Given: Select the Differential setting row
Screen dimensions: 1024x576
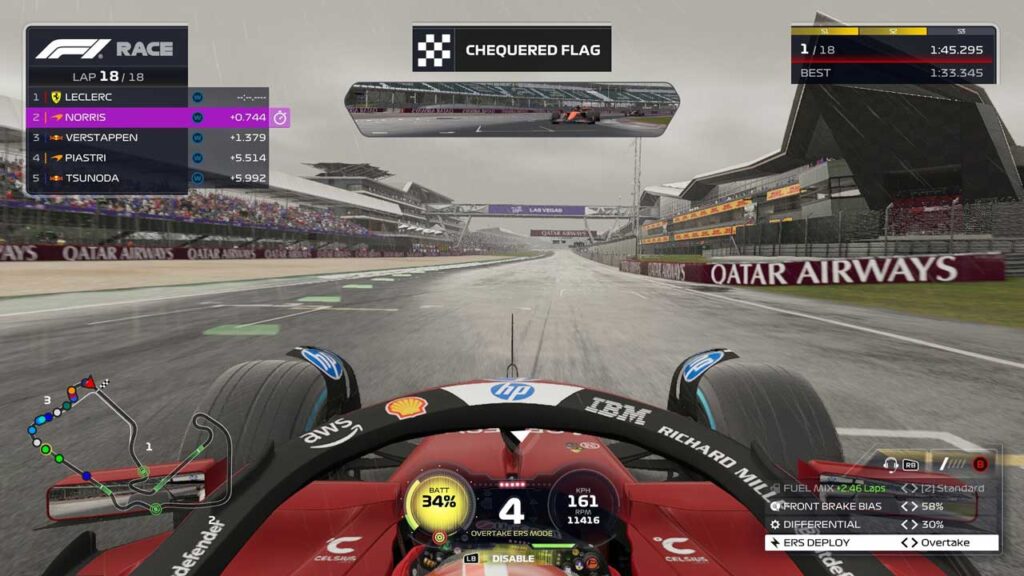Looking at the screenshot, I should tap(882, 524).
